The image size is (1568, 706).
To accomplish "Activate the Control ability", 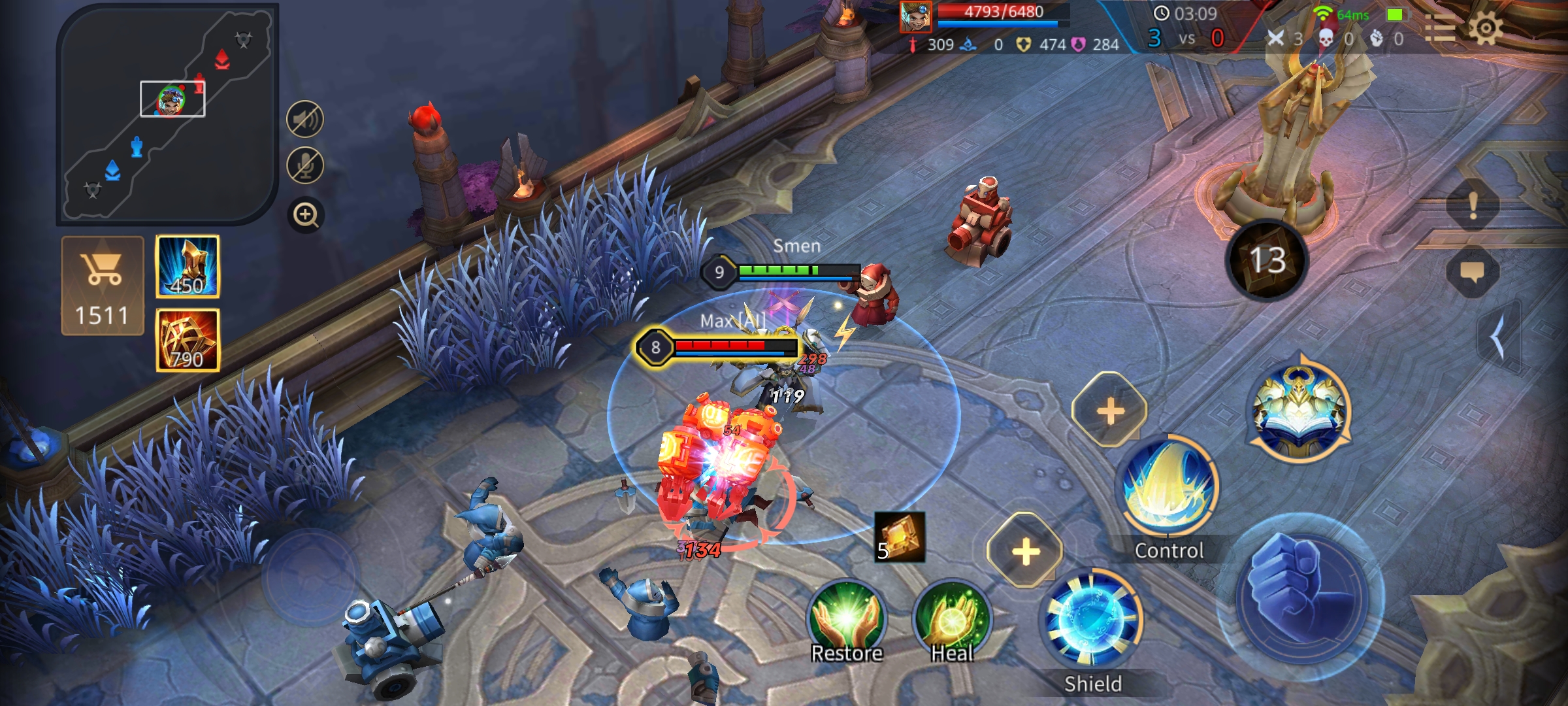I will tap(1168, 487).
